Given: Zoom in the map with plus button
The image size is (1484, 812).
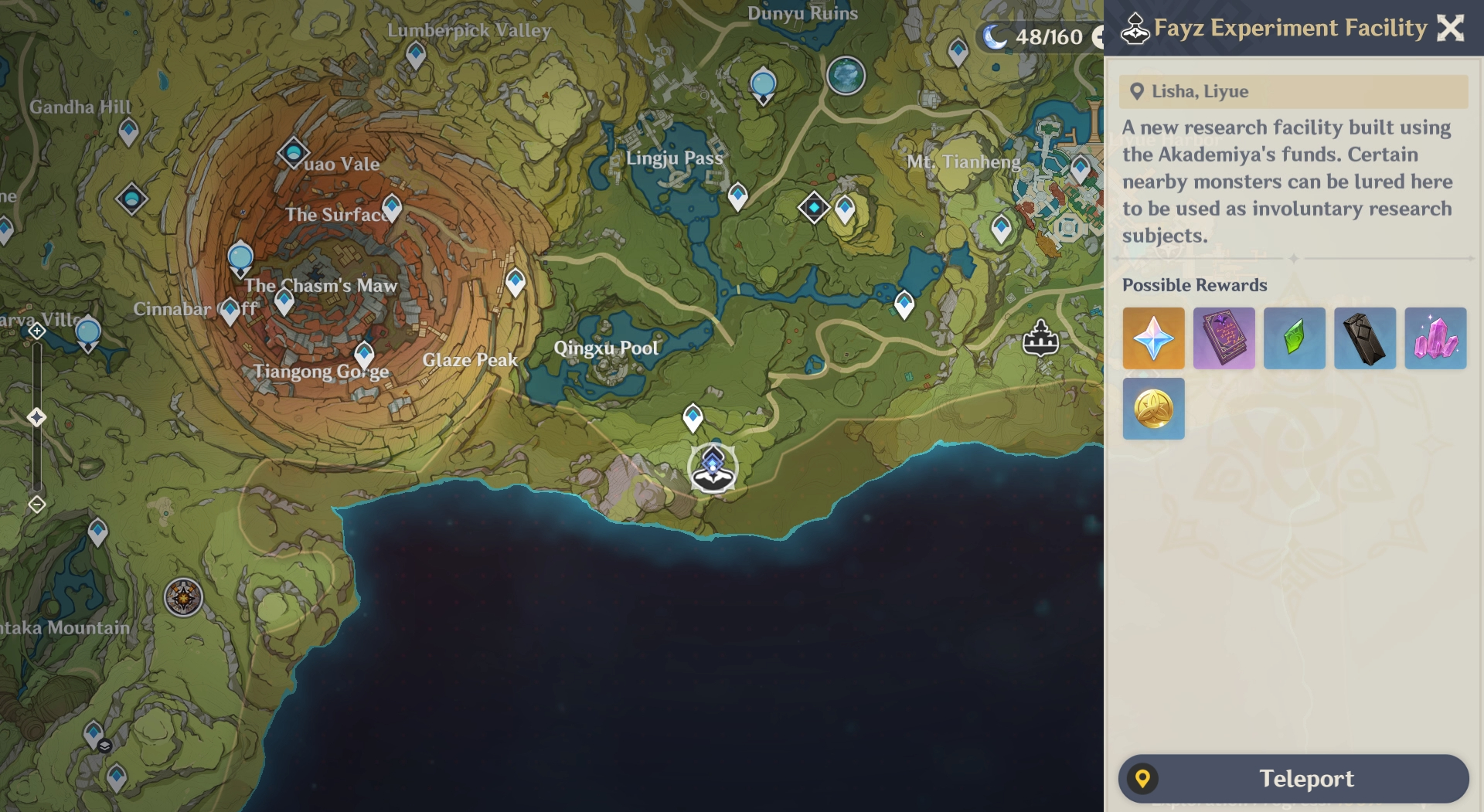Looking at the screenshot, I should 36,331.
